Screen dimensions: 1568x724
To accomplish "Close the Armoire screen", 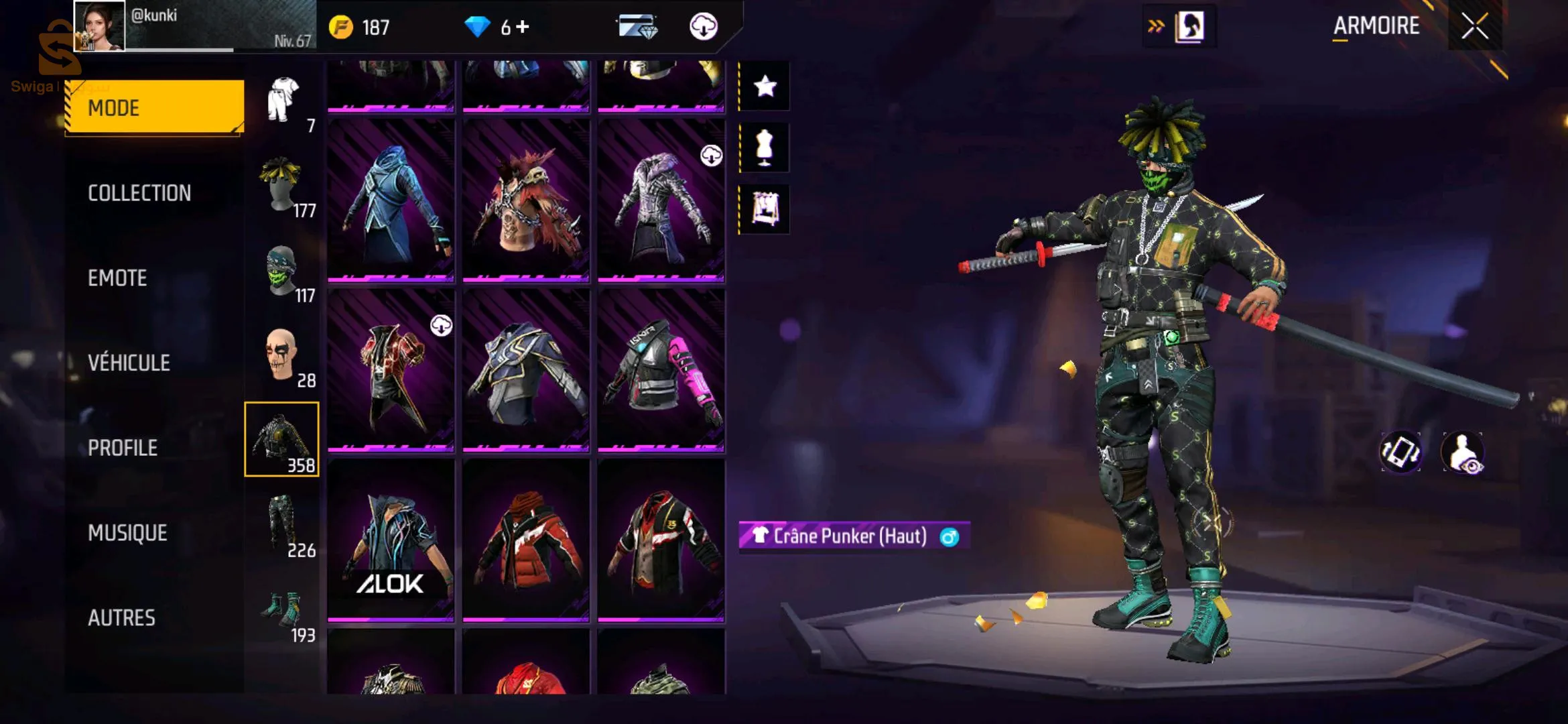I will [x=1474, y=27].
